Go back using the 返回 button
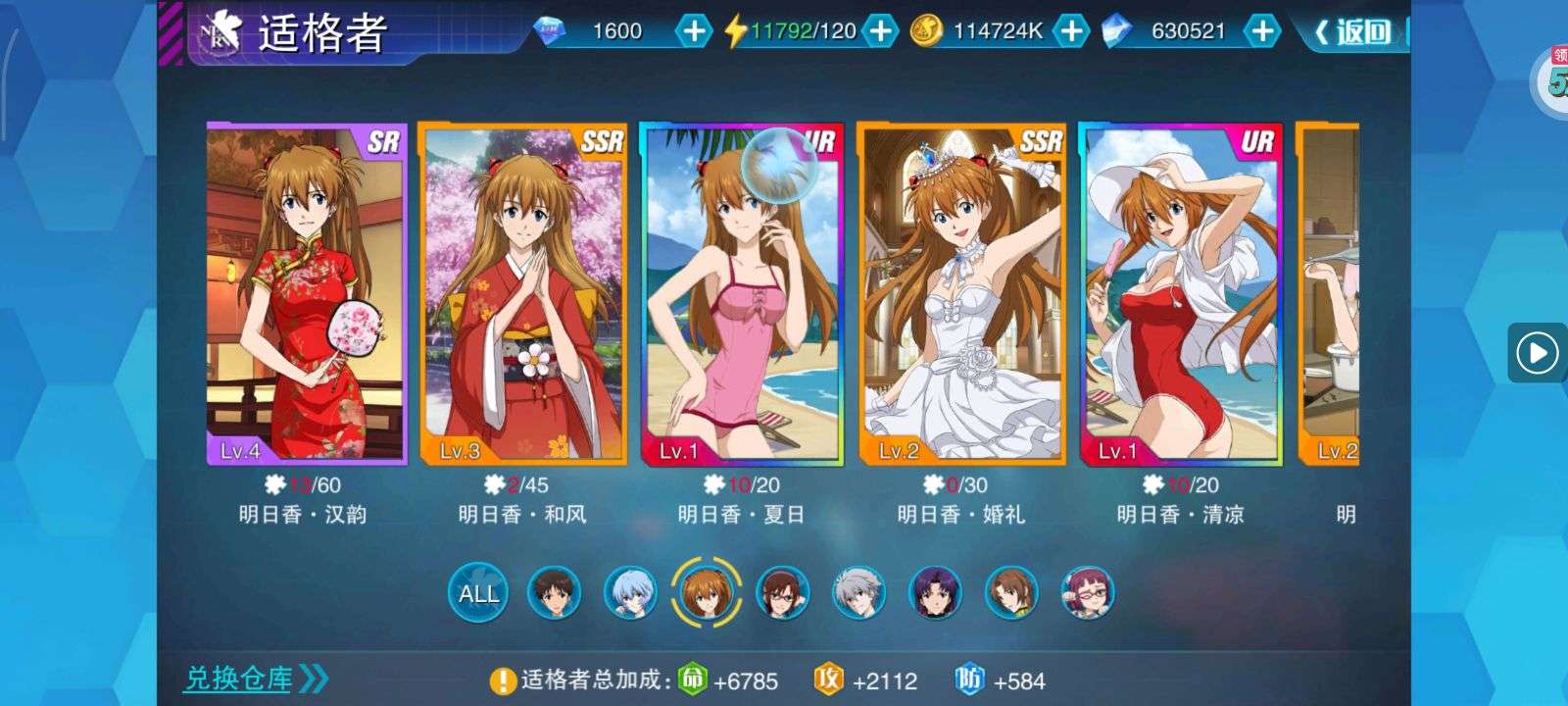Viewport: 1568px width, 706px height. click(1354, 31)
